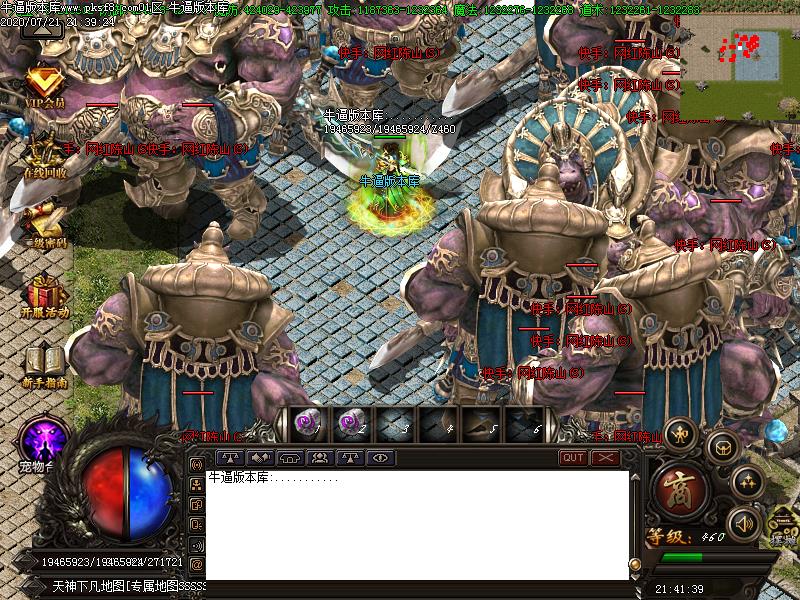Viewport: 800px width, 600px height.
Task: Close the game with the red X button
Action: (x=605, y=458)
